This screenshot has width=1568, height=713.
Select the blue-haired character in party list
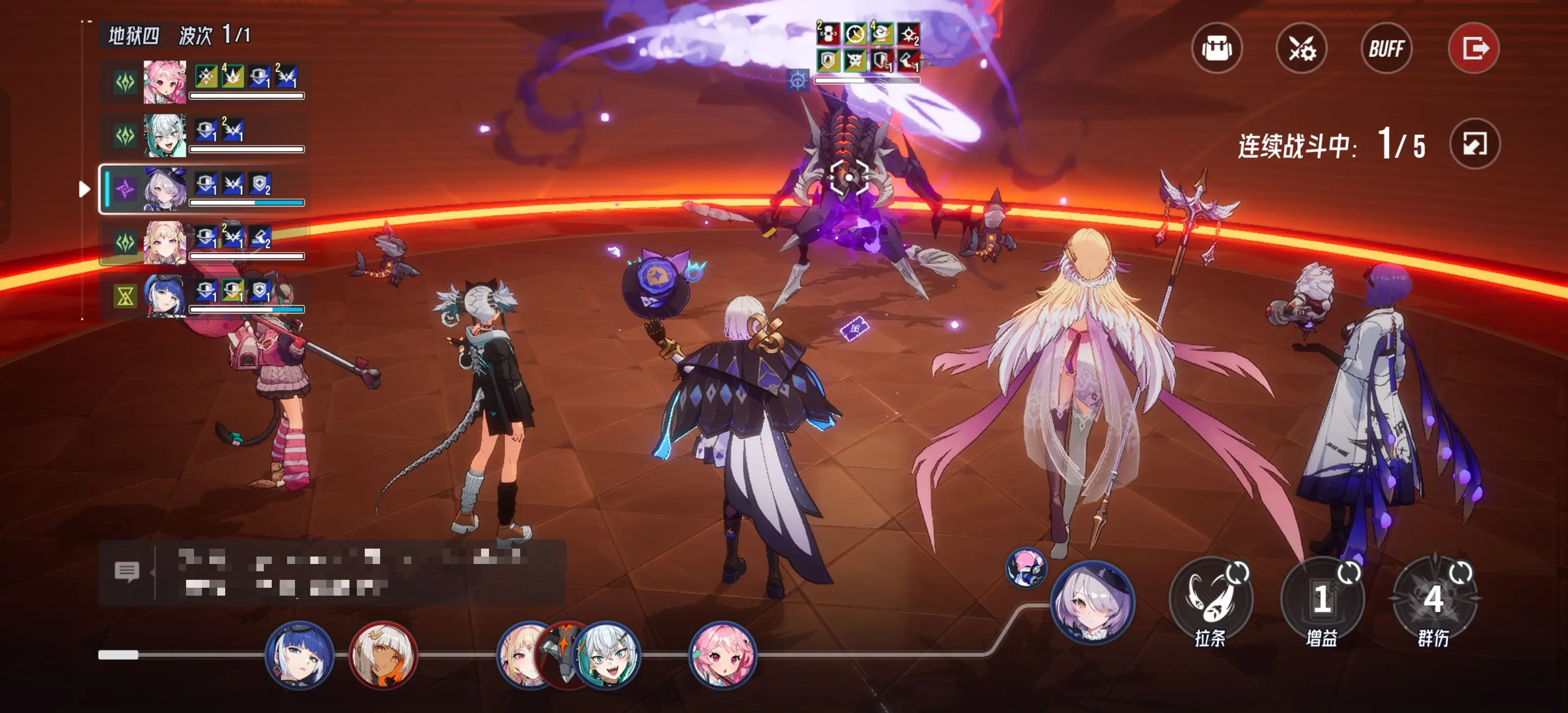[x=164, y=296]
